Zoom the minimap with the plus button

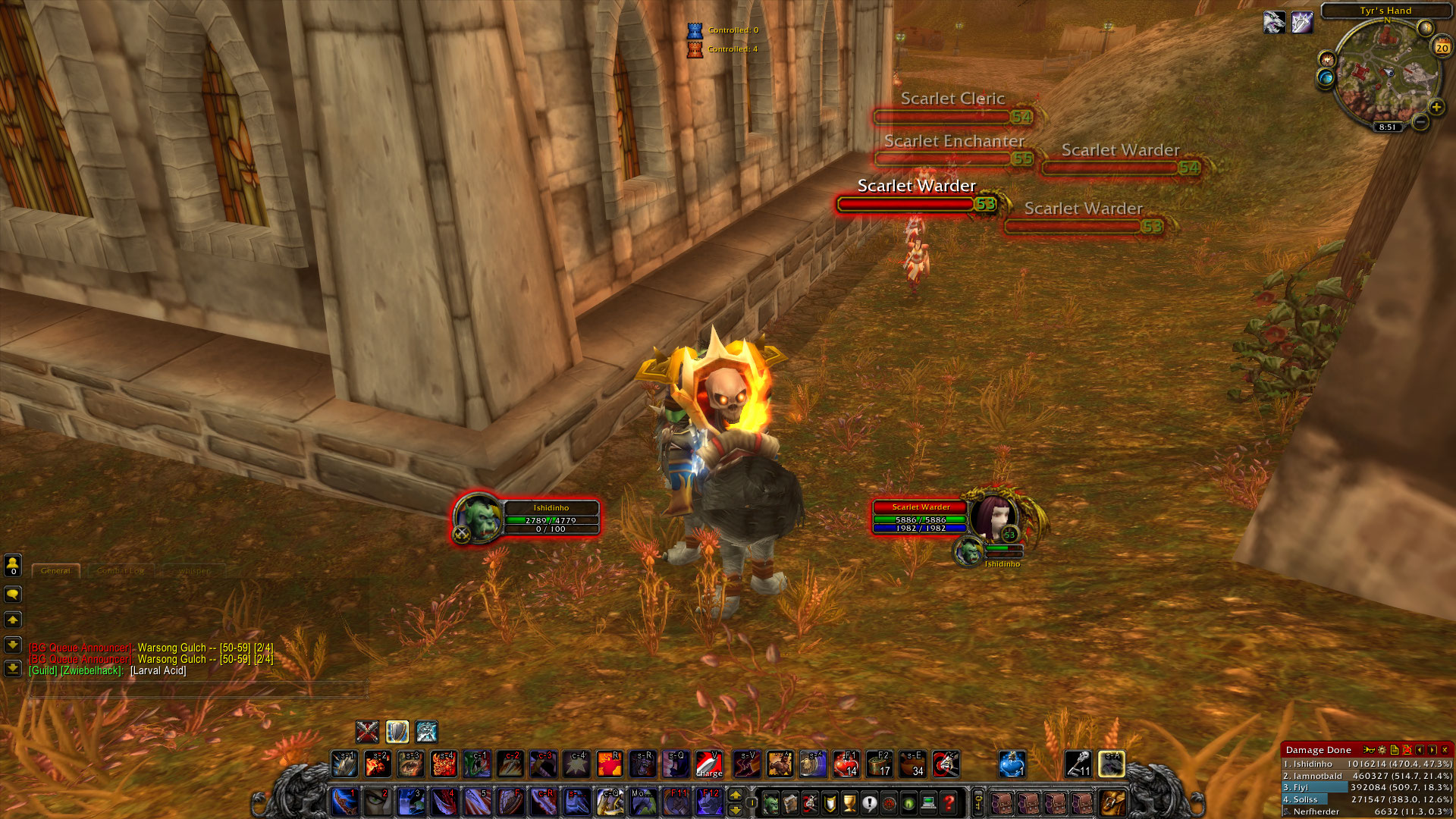pyautogui.click(x=1437, y=107)
